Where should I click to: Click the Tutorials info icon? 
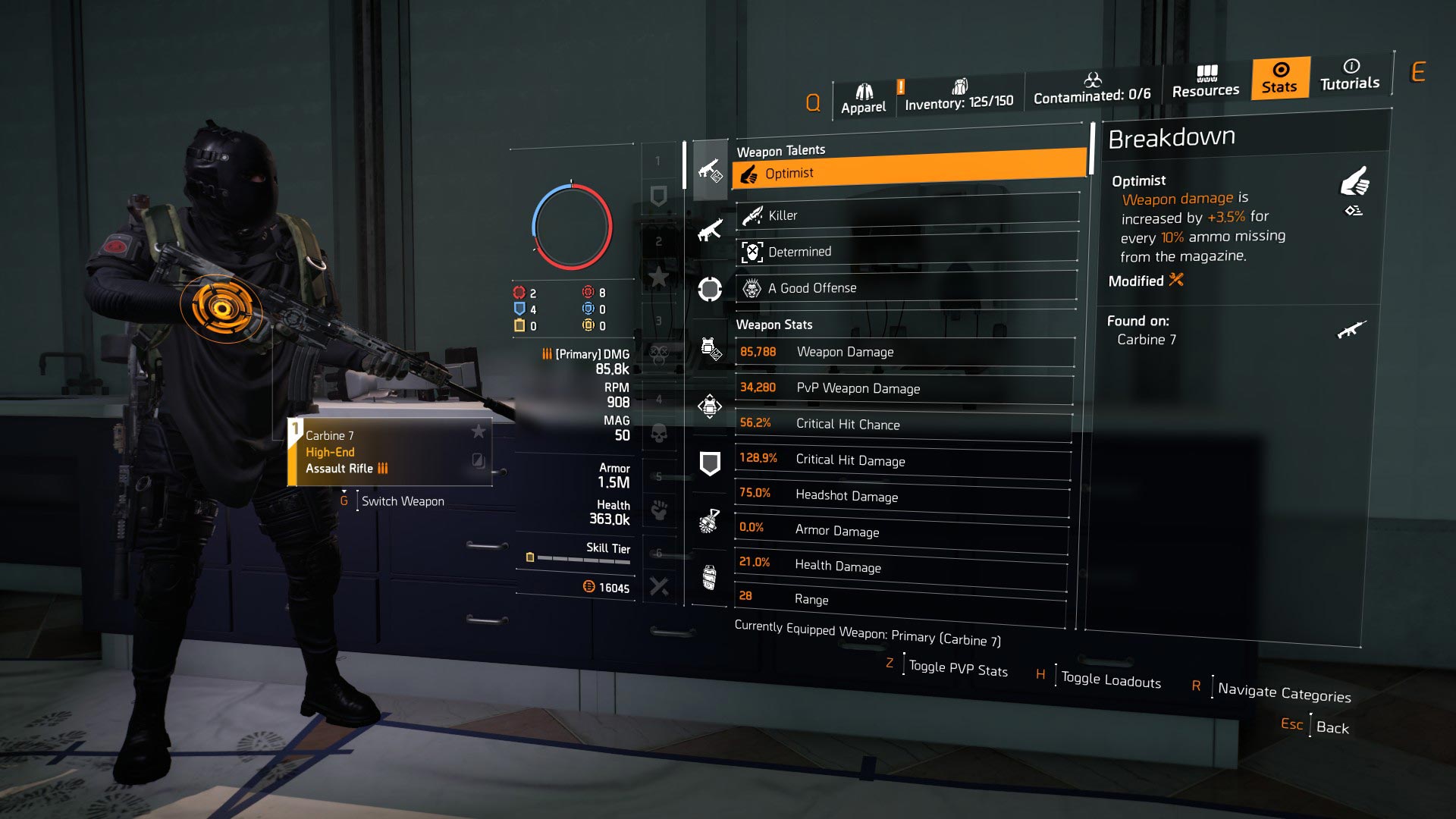click(1351, 76)
